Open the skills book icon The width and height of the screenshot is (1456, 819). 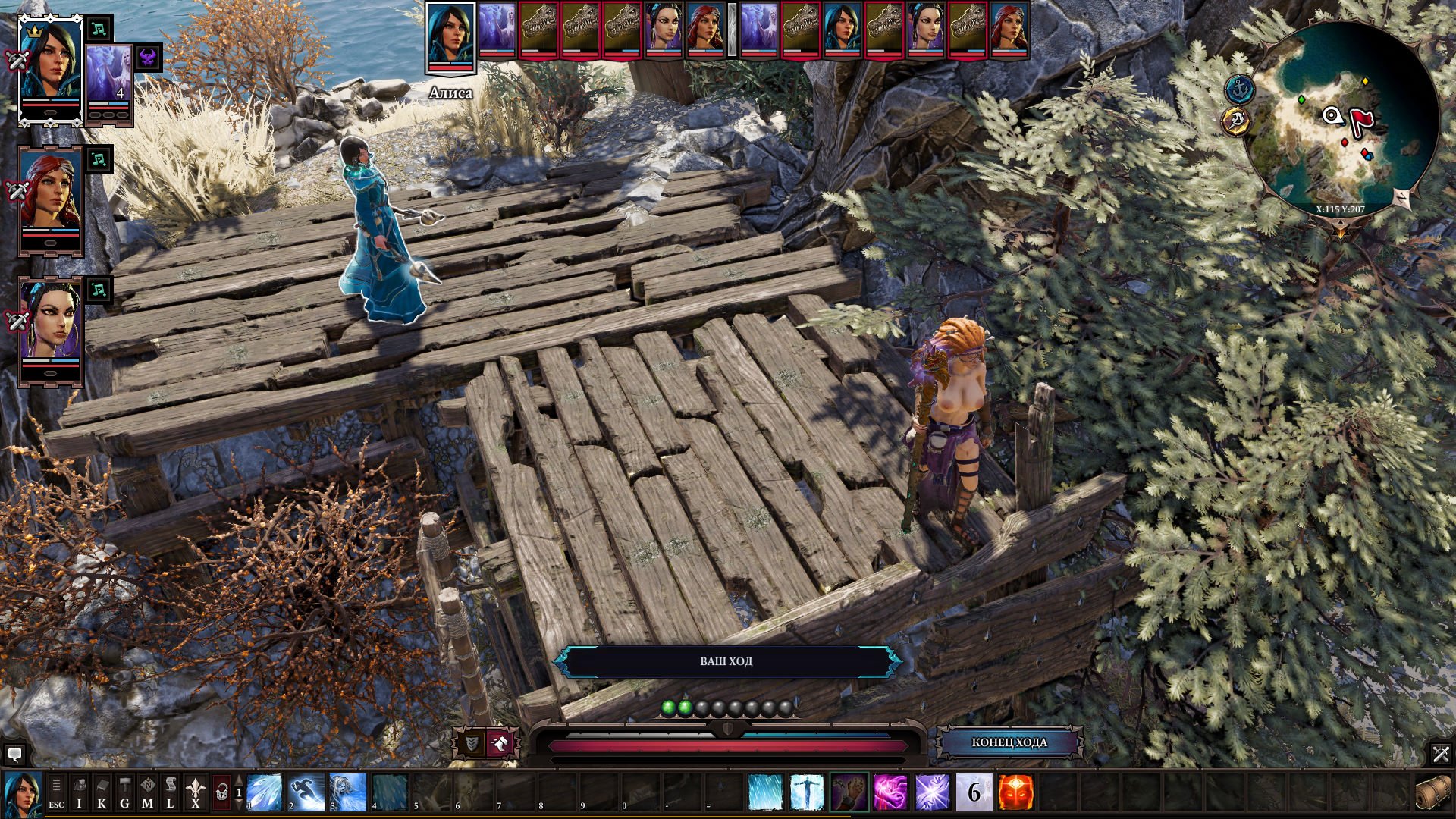pyautogui.click(x=102, y=792)
